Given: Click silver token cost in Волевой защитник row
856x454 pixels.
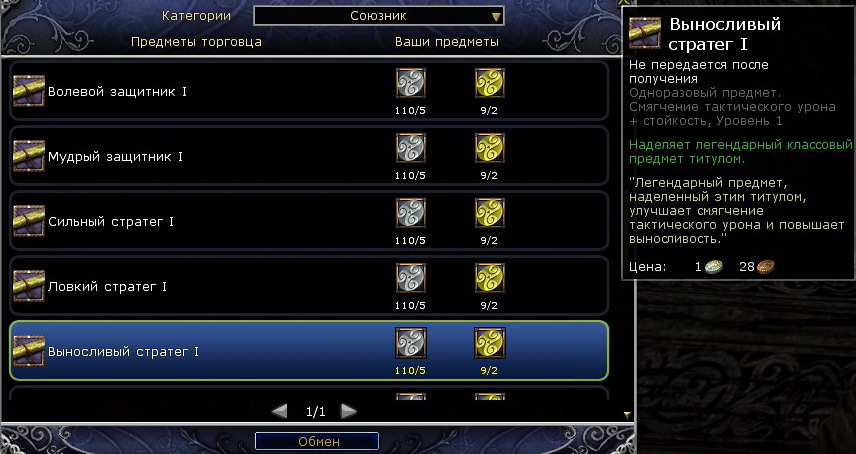Looking at the screenshot, I should tap(411, 83).
